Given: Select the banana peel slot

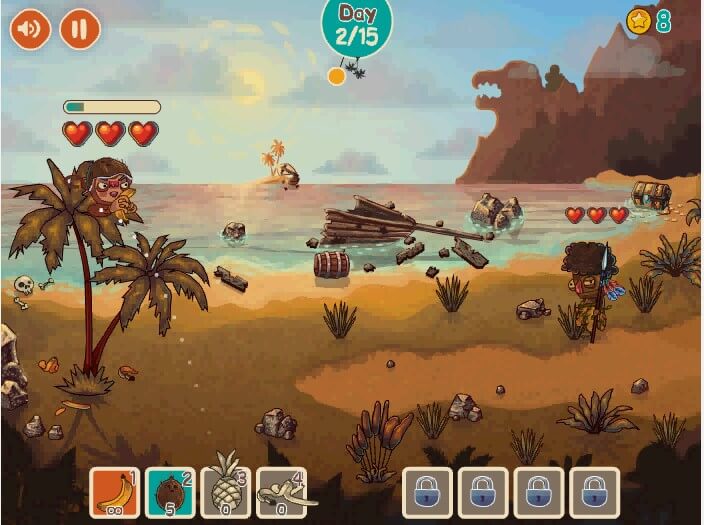Looking at the screenshot, I should [282, 492].
